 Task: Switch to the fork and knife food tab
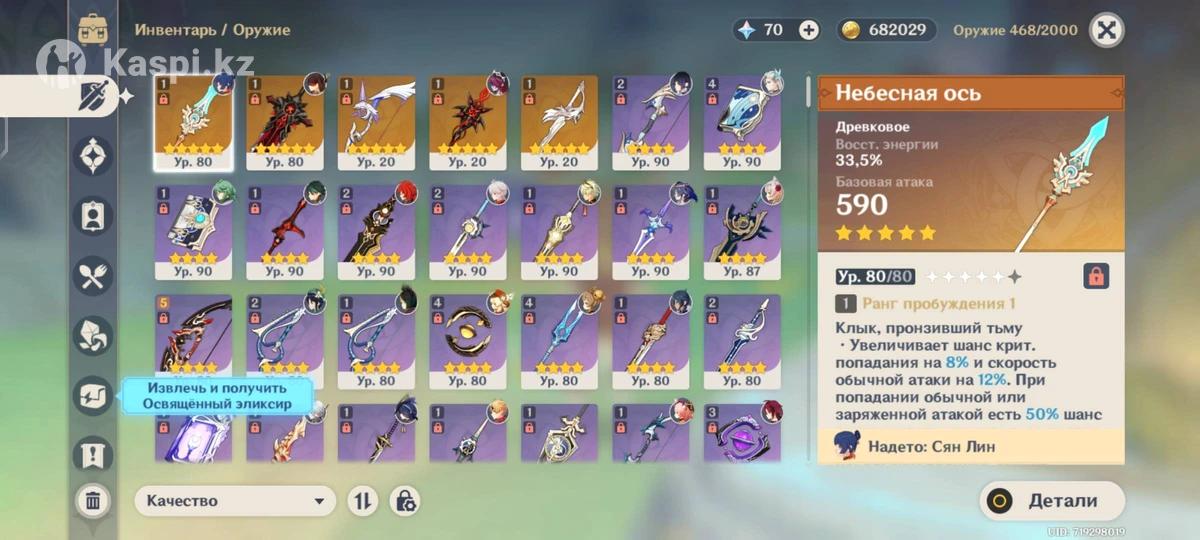[x=93, y=277]
